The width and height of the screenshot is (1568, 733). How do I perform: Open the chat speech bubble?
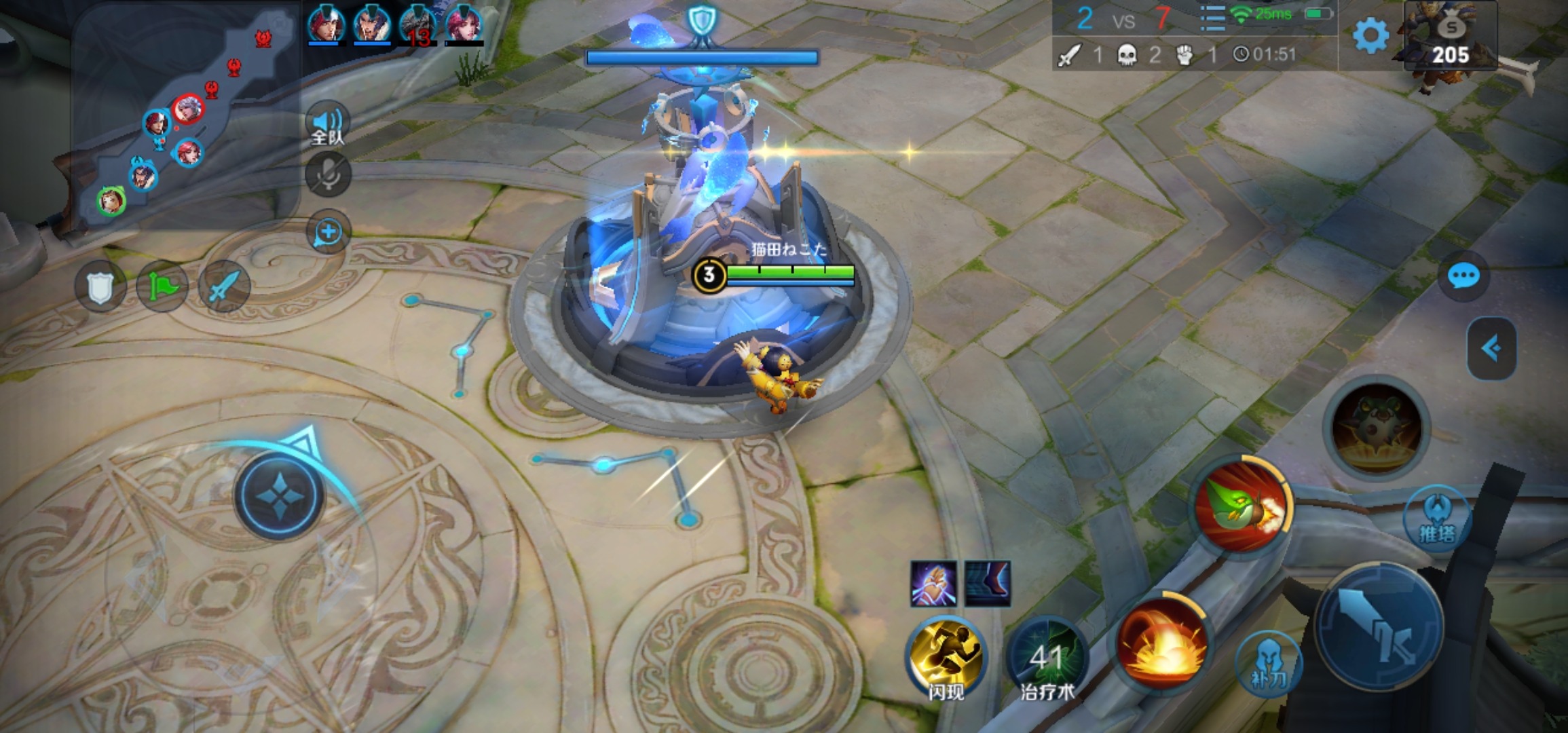pos(1463,276)
